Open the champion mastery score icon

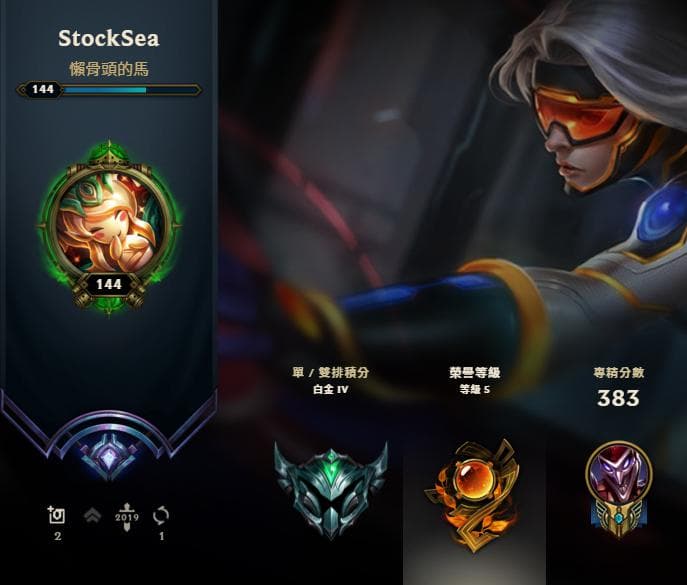click(617, 480)
